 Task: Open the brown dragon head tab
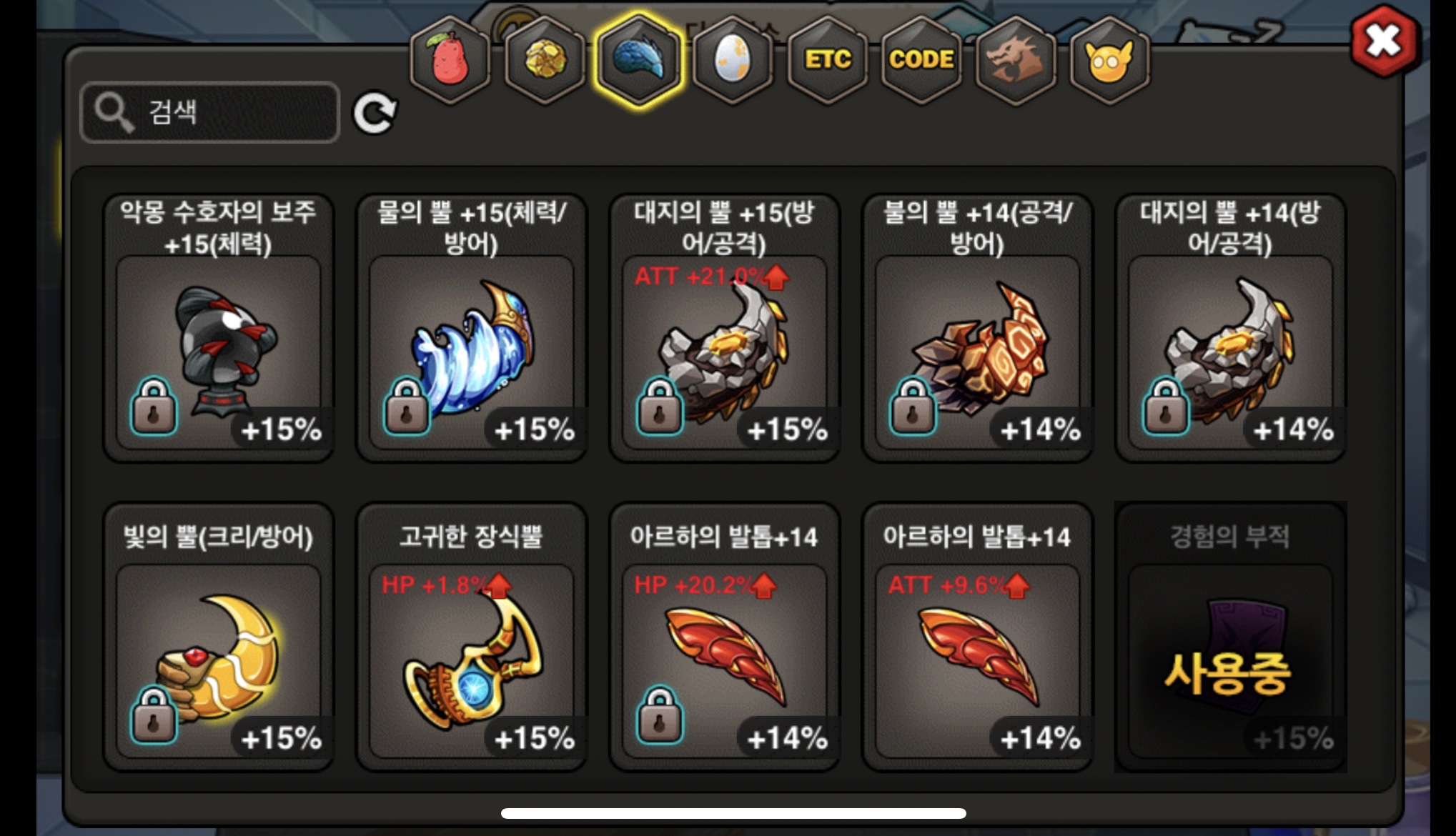[x=1015, y=60]
